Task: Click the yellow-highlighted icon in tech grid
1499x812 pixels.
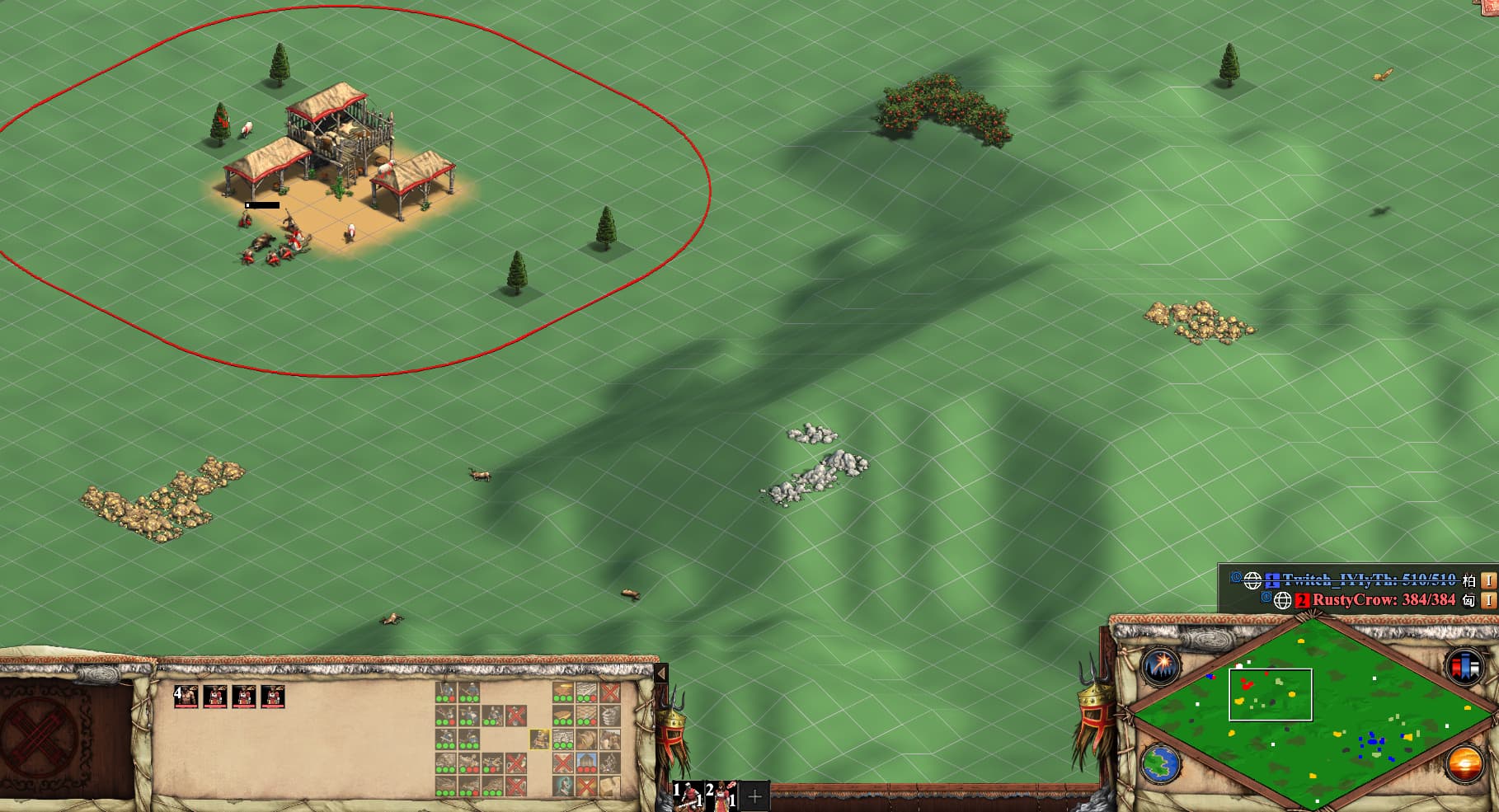Action: click(x=539, y=739)
